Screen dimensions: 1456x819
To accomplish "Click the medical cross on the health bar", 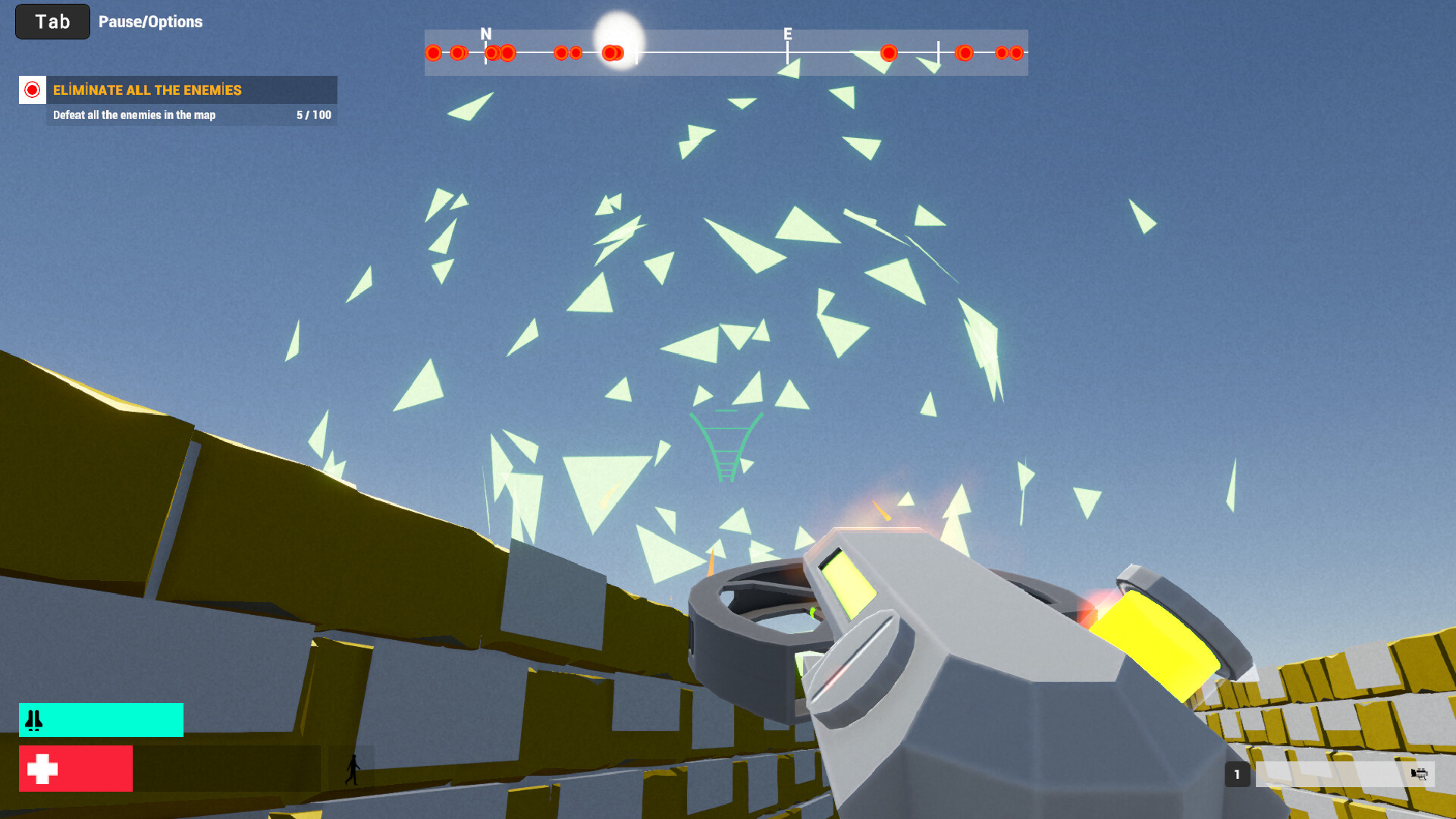I will (x=42, y=768).
